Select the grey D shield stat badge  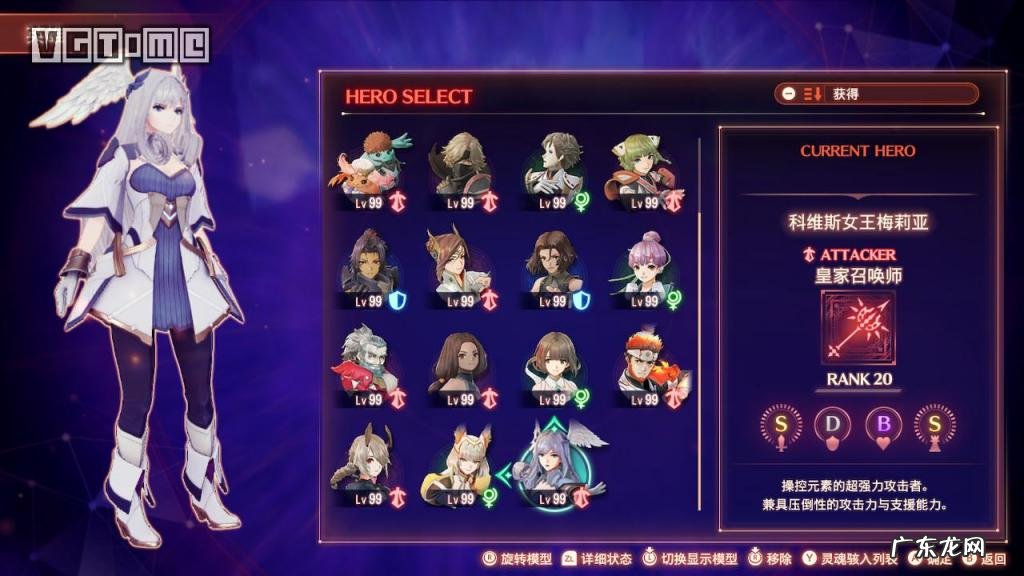point(833,424)
